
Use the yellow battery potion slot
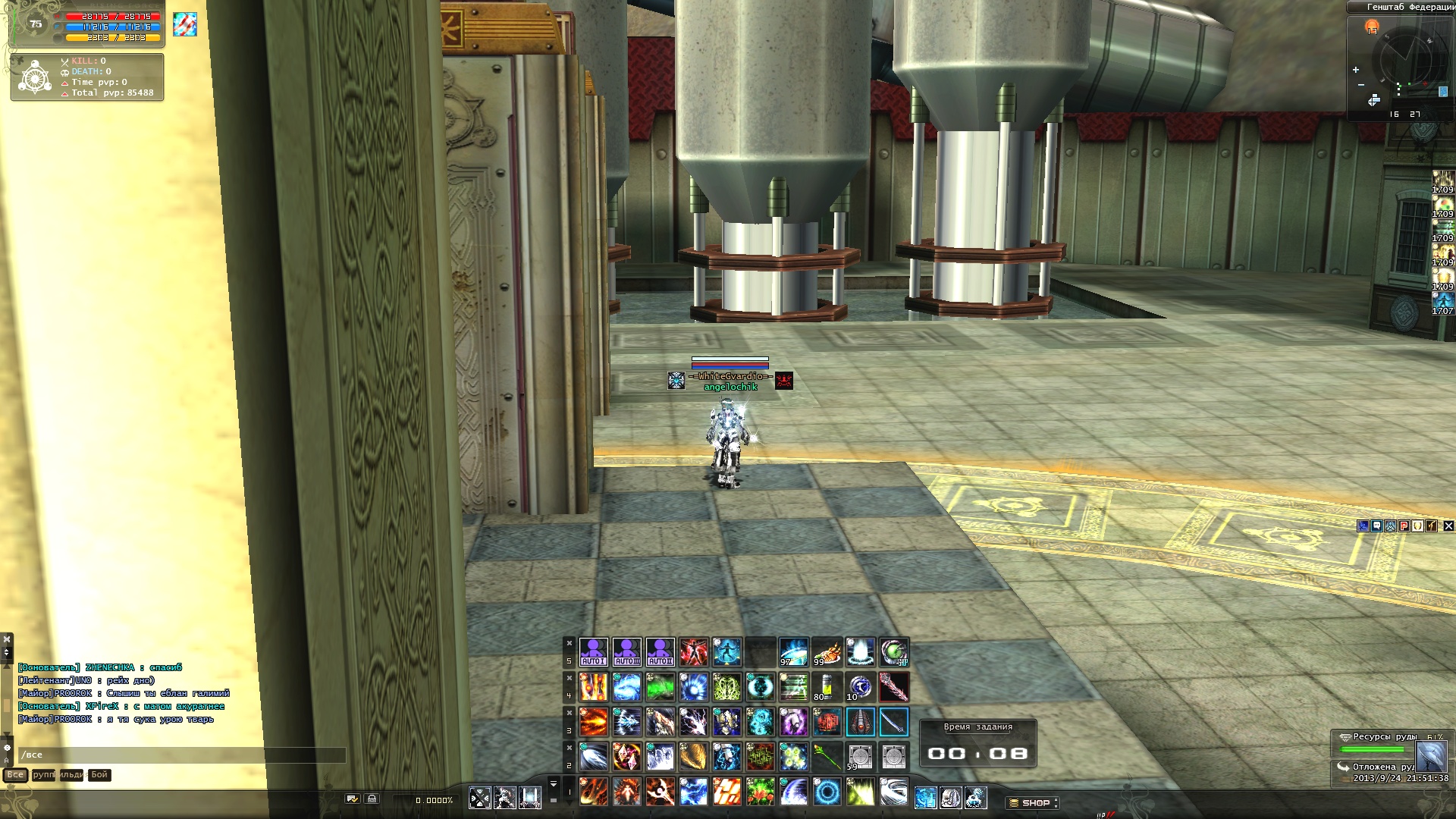[827, 686]
